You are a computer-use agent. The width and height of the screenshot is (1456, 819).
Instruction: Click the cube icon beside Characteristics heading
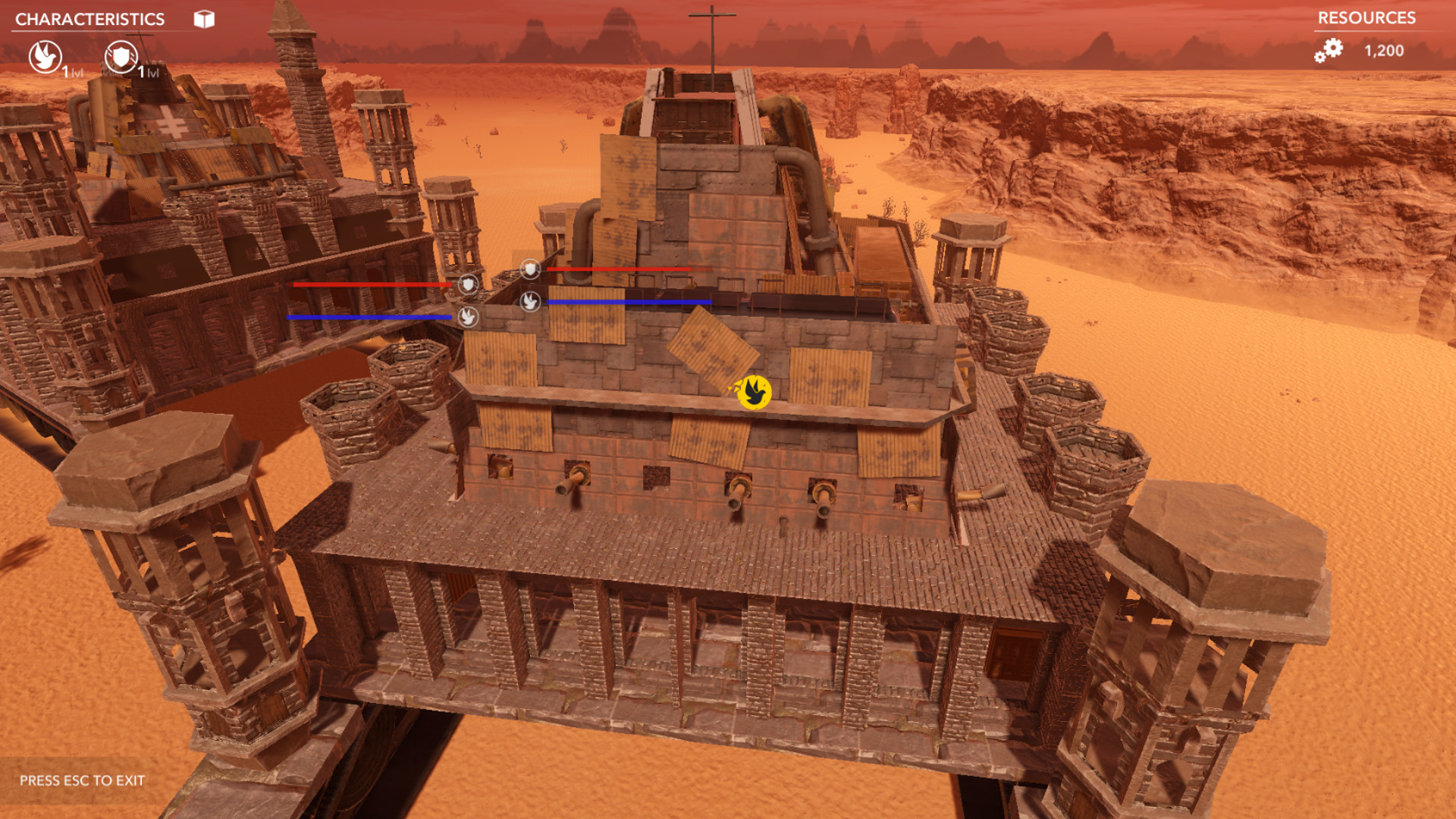click(x=202, y=18)
